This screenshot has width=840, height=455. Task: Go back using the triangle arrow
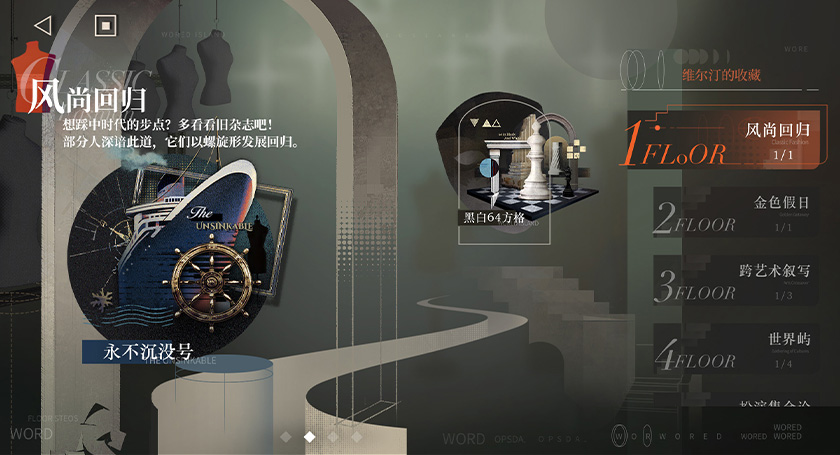42,25
